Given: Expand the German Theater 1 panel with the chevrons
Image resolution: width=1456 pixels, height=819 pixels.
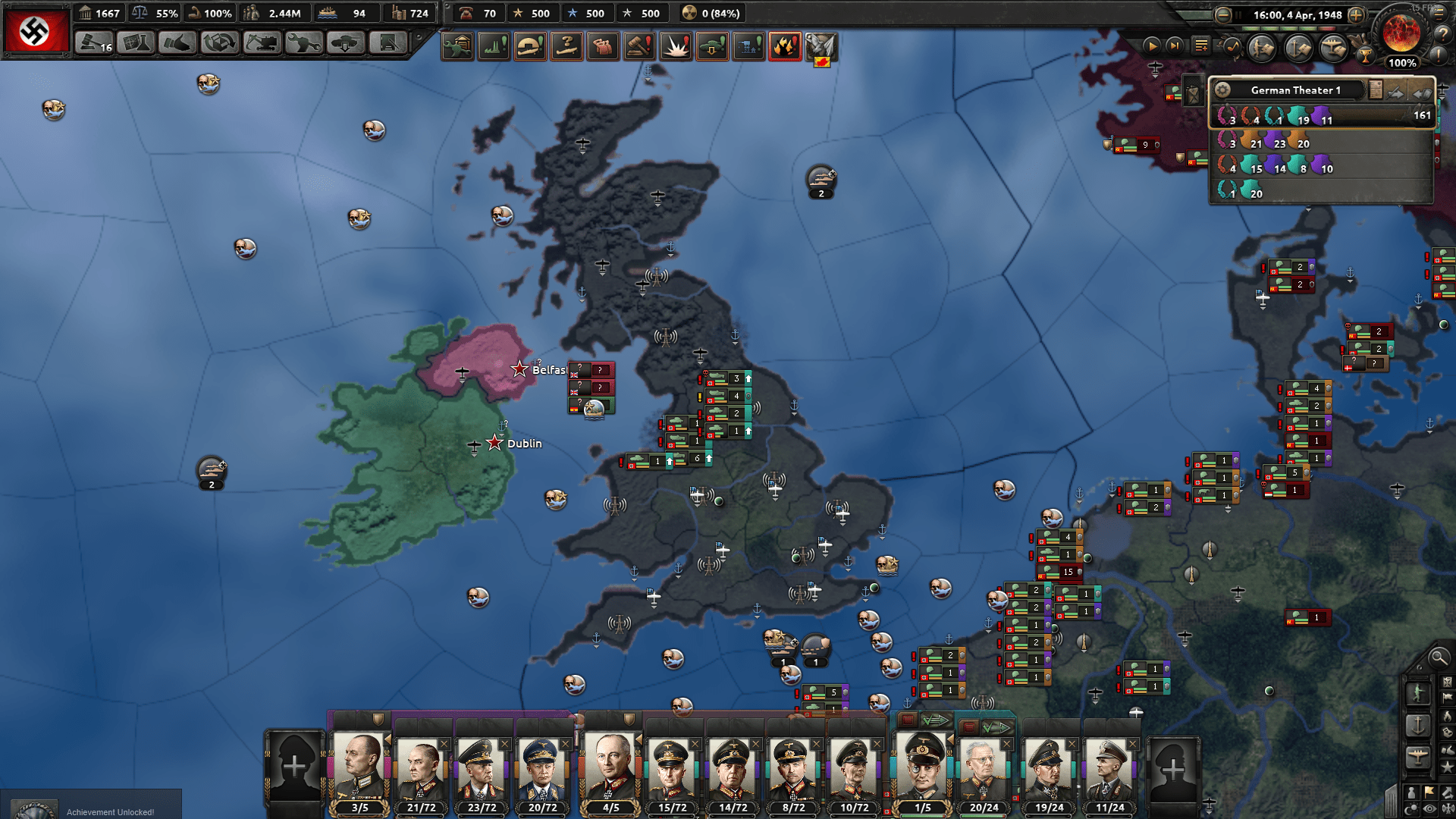Looking at the screenshot, I should pyautogui.click(x=1423, y=93).
